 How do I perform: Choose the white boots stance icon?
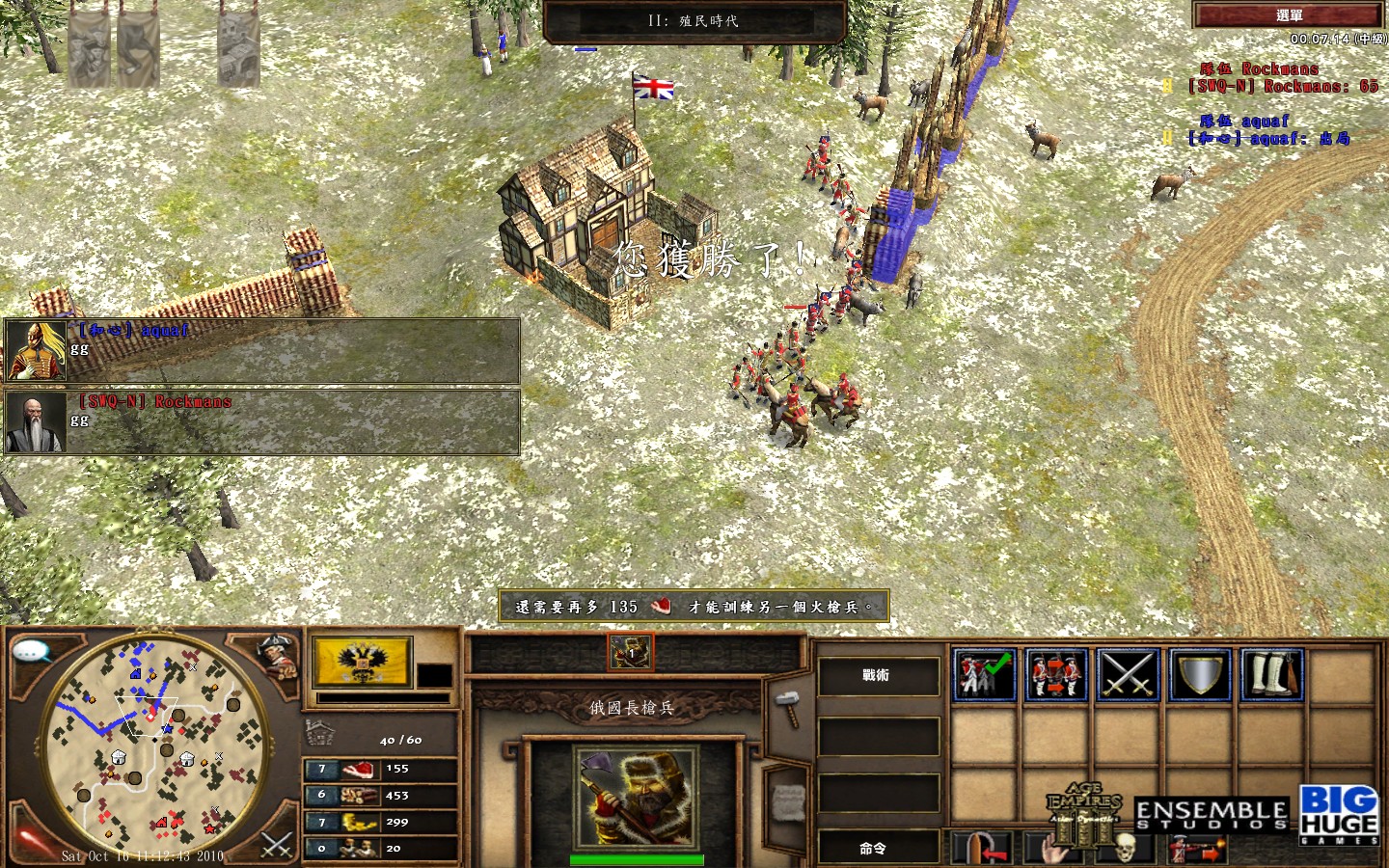pyautogui.click(x=1271, y=673)
